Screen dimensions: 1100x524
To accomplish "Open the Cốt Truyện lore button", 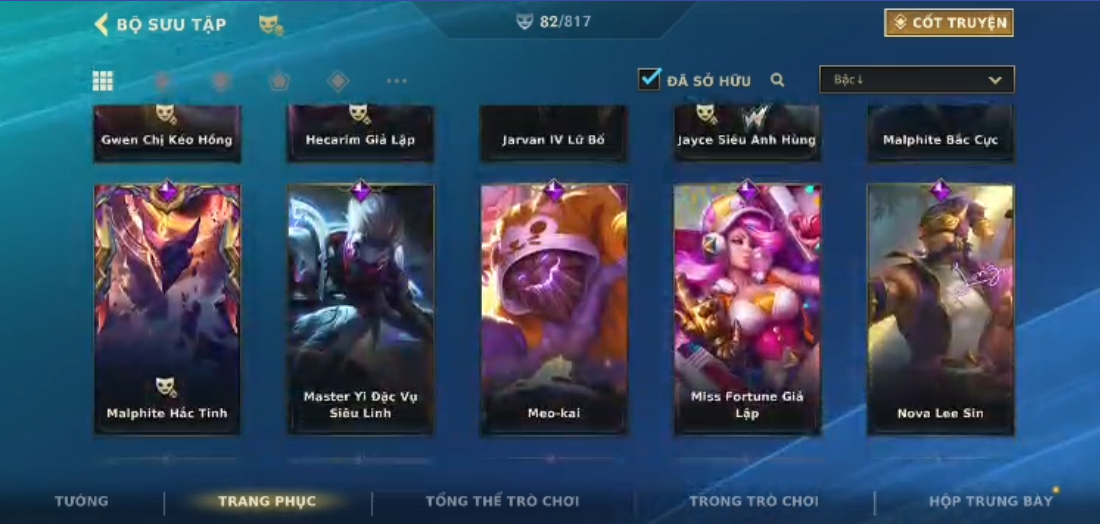I will pyautogui.click(x=948, y=23).
